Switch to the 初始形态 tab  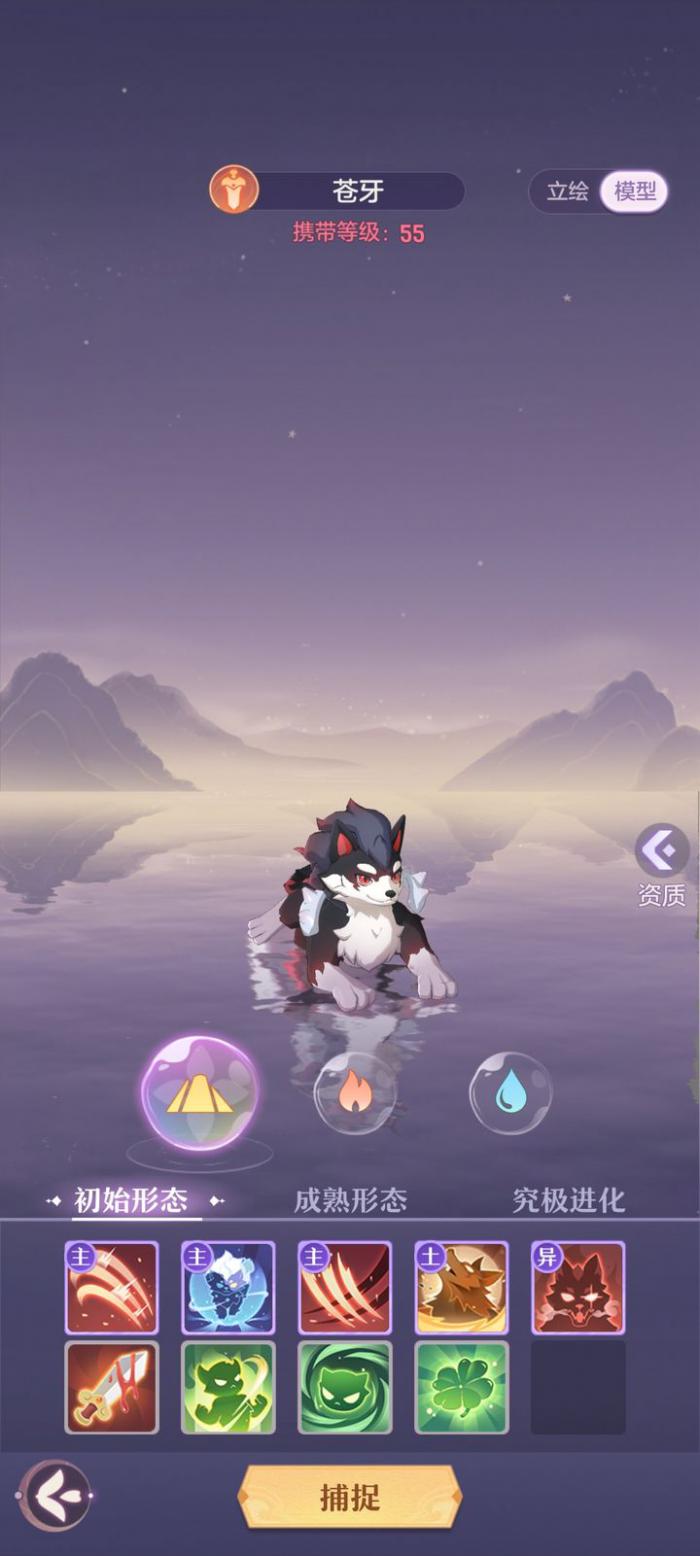(131, 1199)
